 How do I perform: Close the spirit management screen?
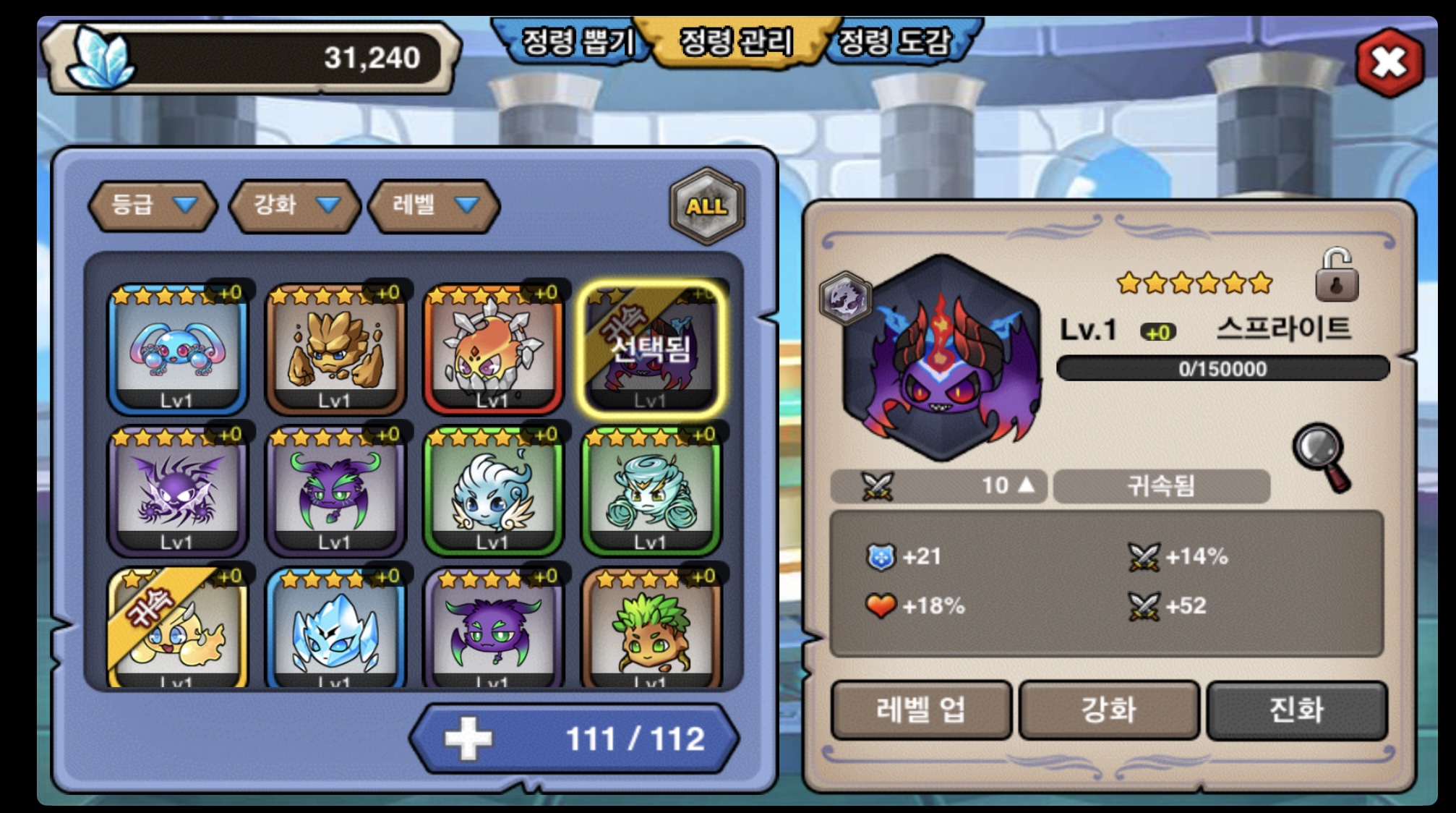pos(1389,62)
